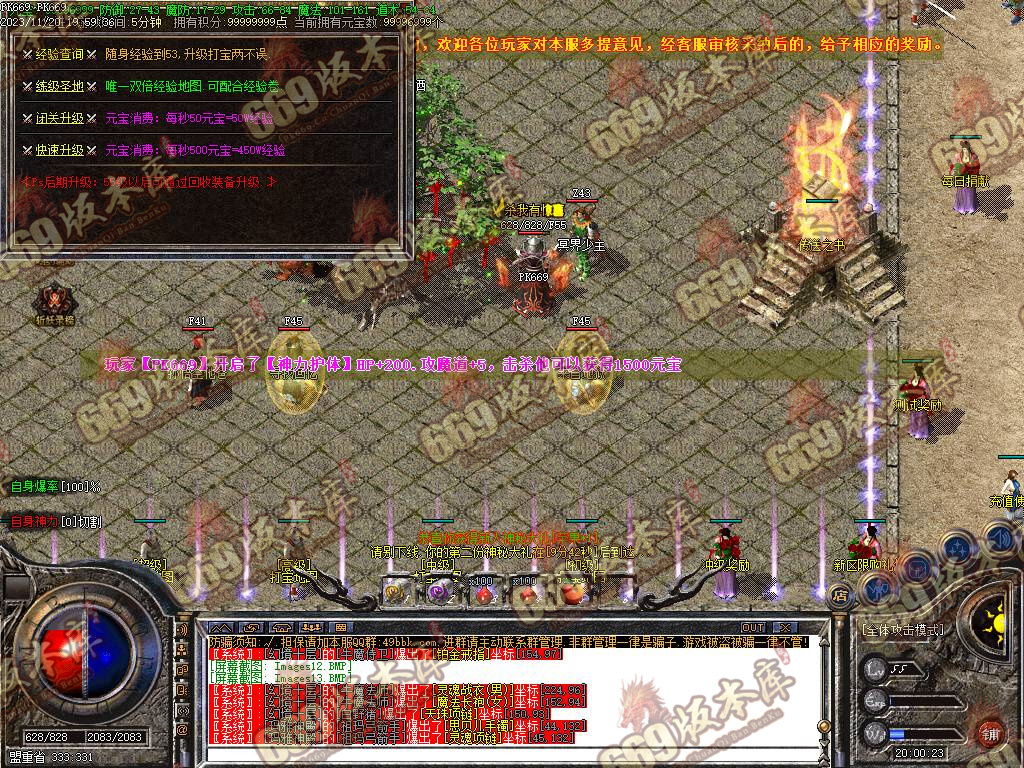Select the 闭关升级 upgrade option
Viewport: 1024px width, 768px height.
point(59,118)
